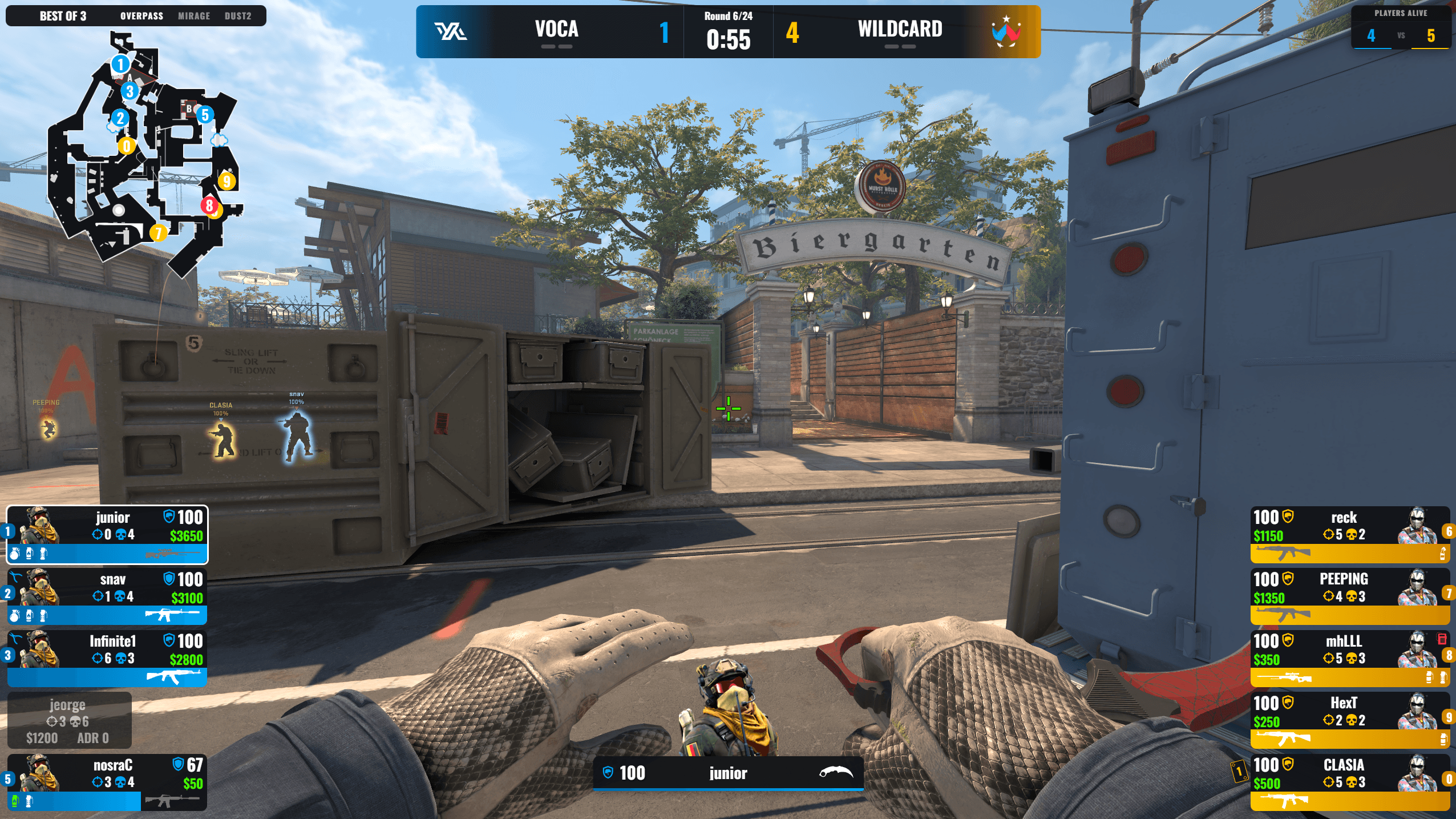Click jeorge's grayed-out dead player card

click(x=68, y=720)
